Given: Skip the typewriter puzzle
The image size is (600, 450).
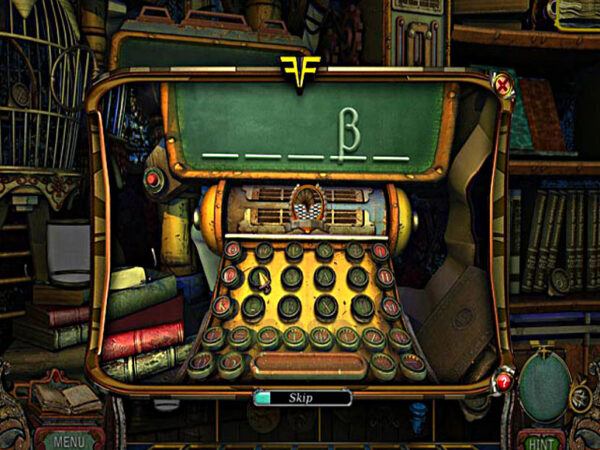Looking at the screenshot, I should (x=301, y=397).
